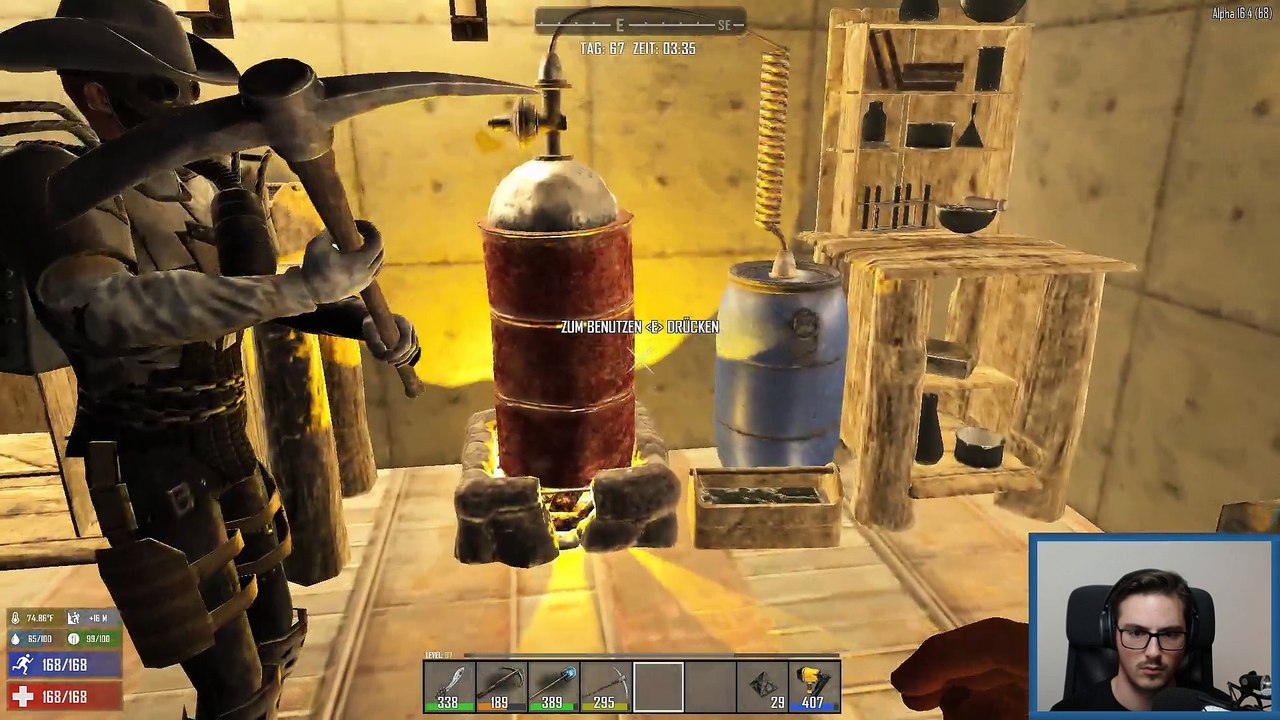Select the machete in the hotbar

coord(449,687)
